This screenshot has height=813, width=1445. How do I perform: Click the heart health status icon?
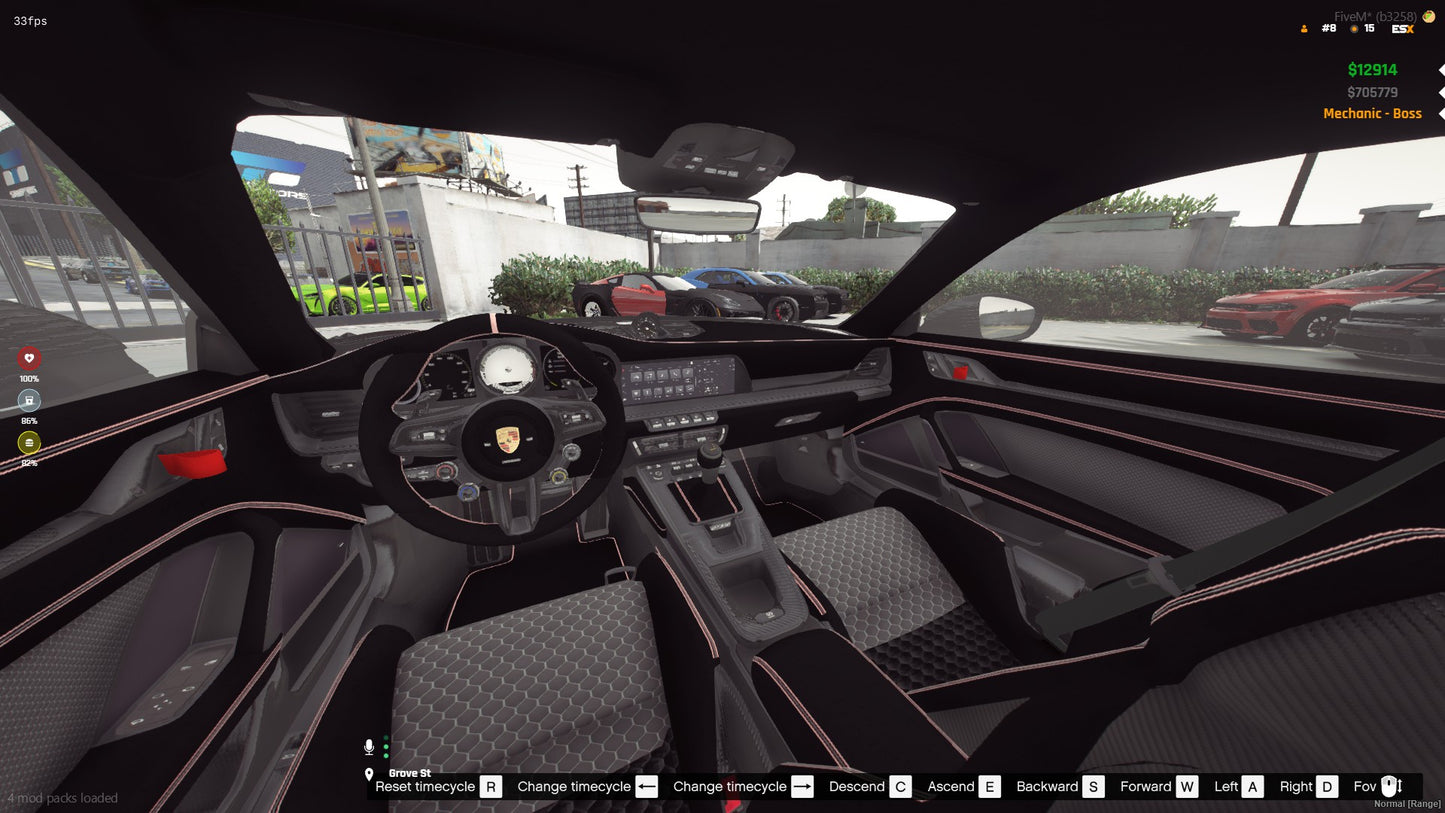[x=29, y=358]
